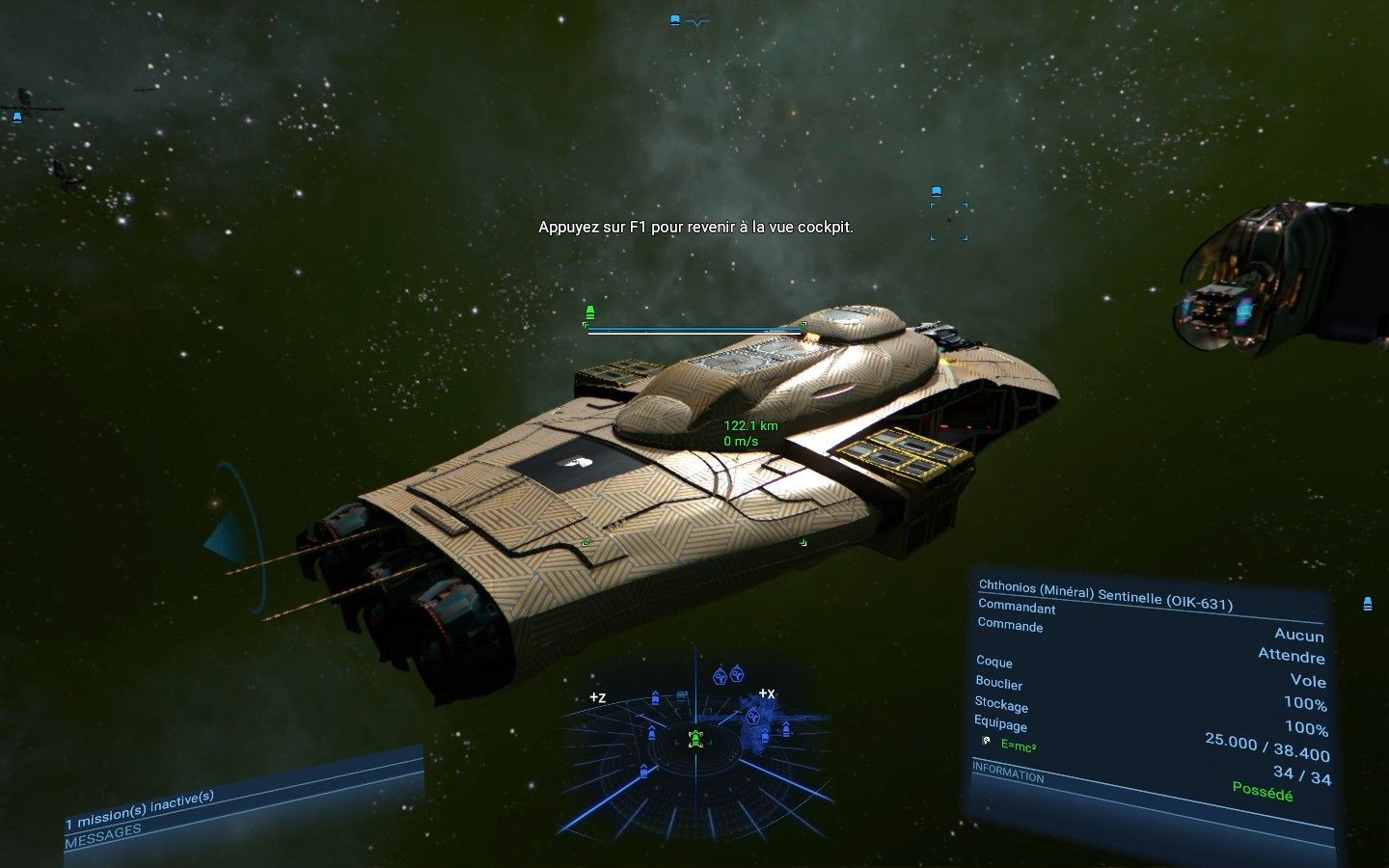Click the green player ship icon on the radar

point(695,740)
